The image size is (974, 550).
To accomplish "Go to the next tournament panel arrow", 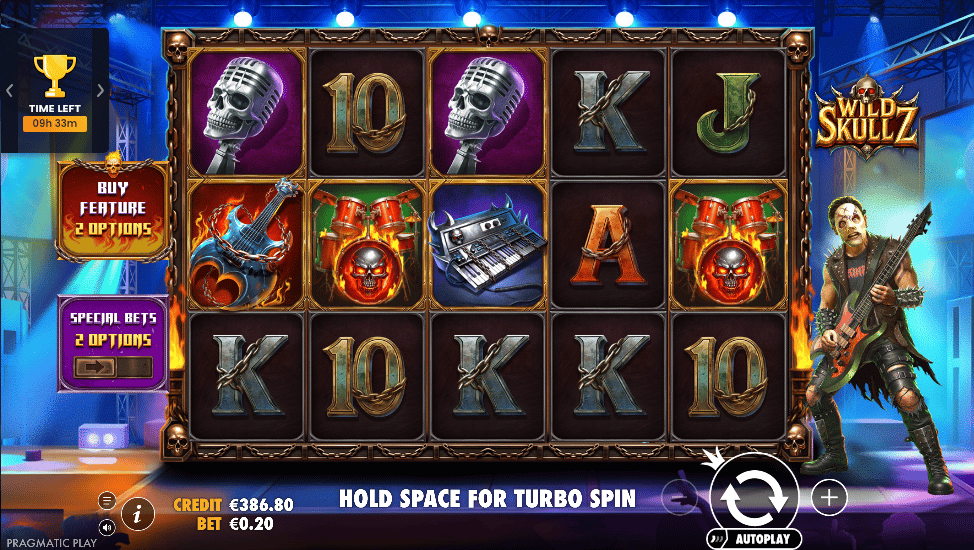I will click(x=100, y=89).
